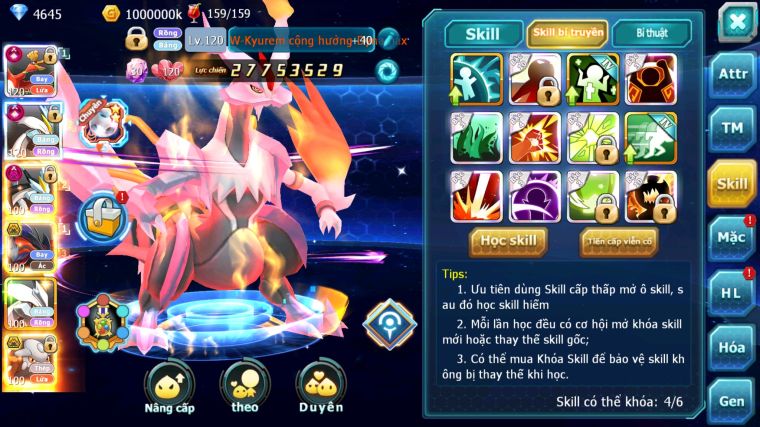Close the skill panel with the X button
Image resolution: width=760 pixels, height=427 pixels.
(736, 21)
